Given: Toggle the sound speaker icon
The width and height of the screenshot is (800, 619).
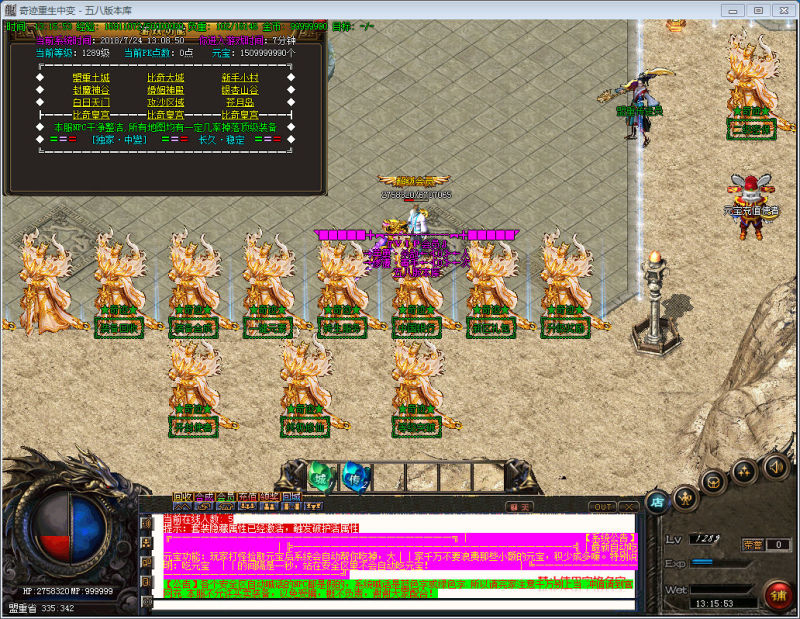Looking at the screenshot, I should [x=775, y=466].
